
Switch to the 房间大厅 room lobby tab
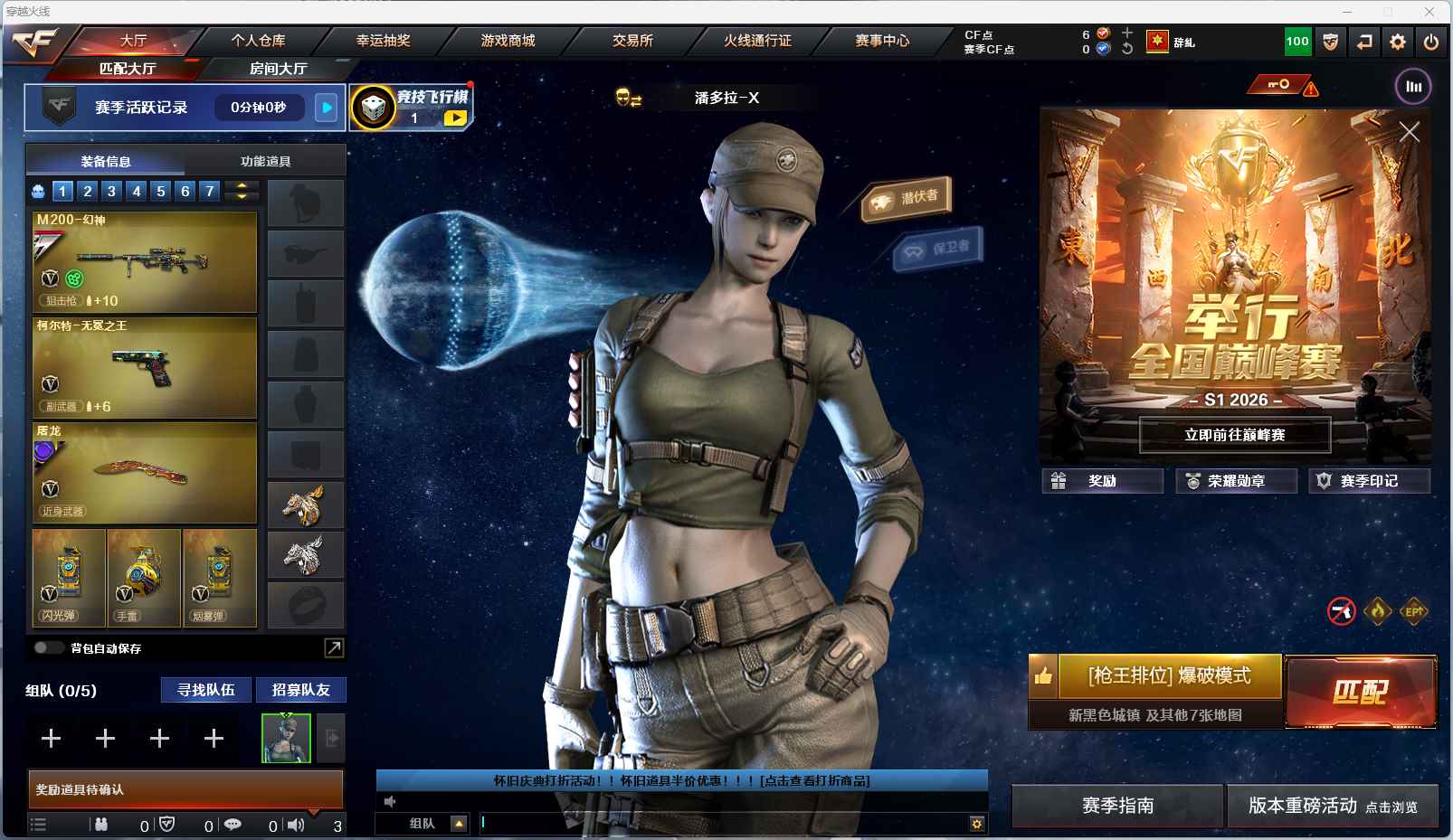(278, 69)
